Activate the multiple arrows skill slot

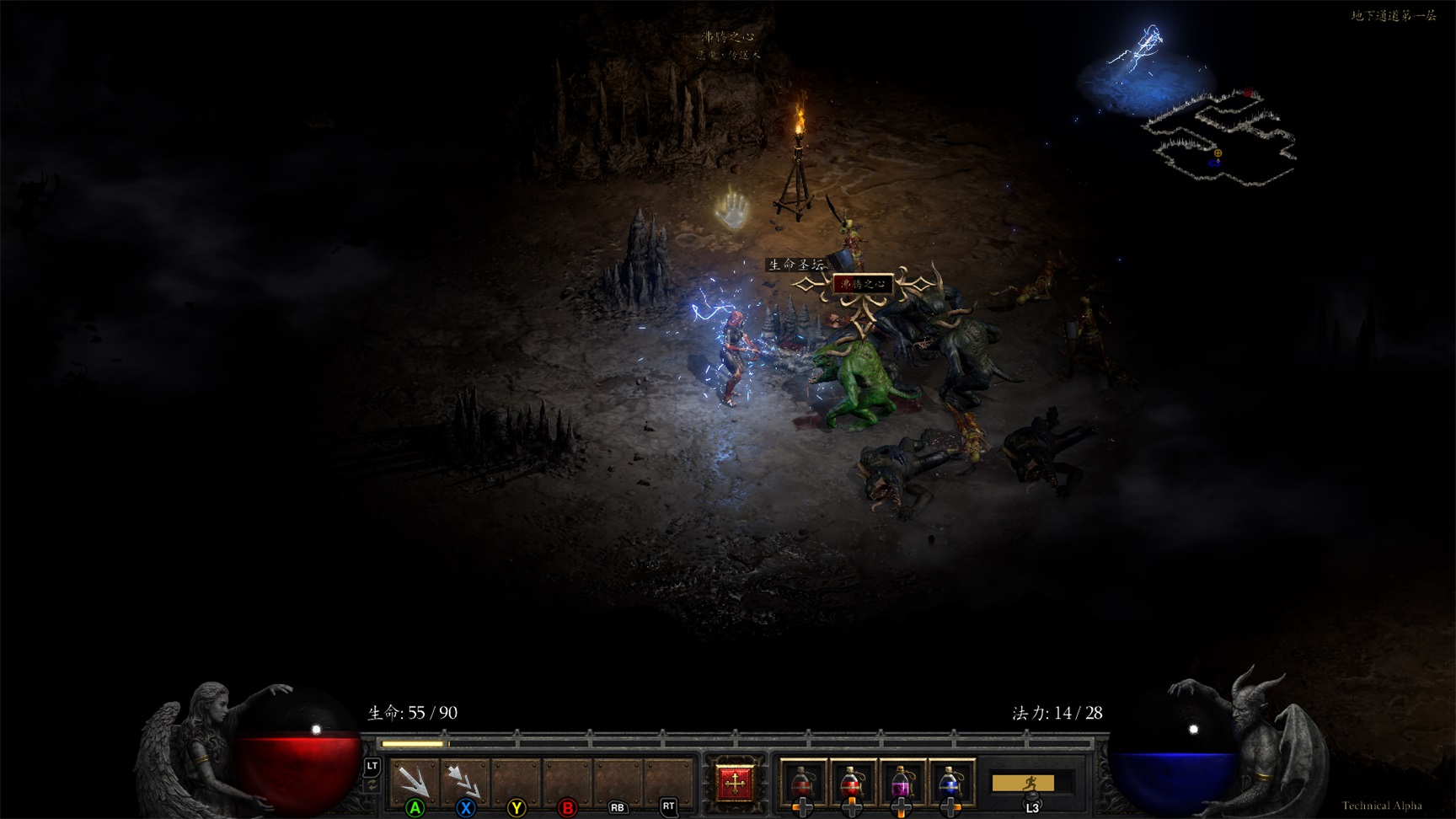coord(464,781)
